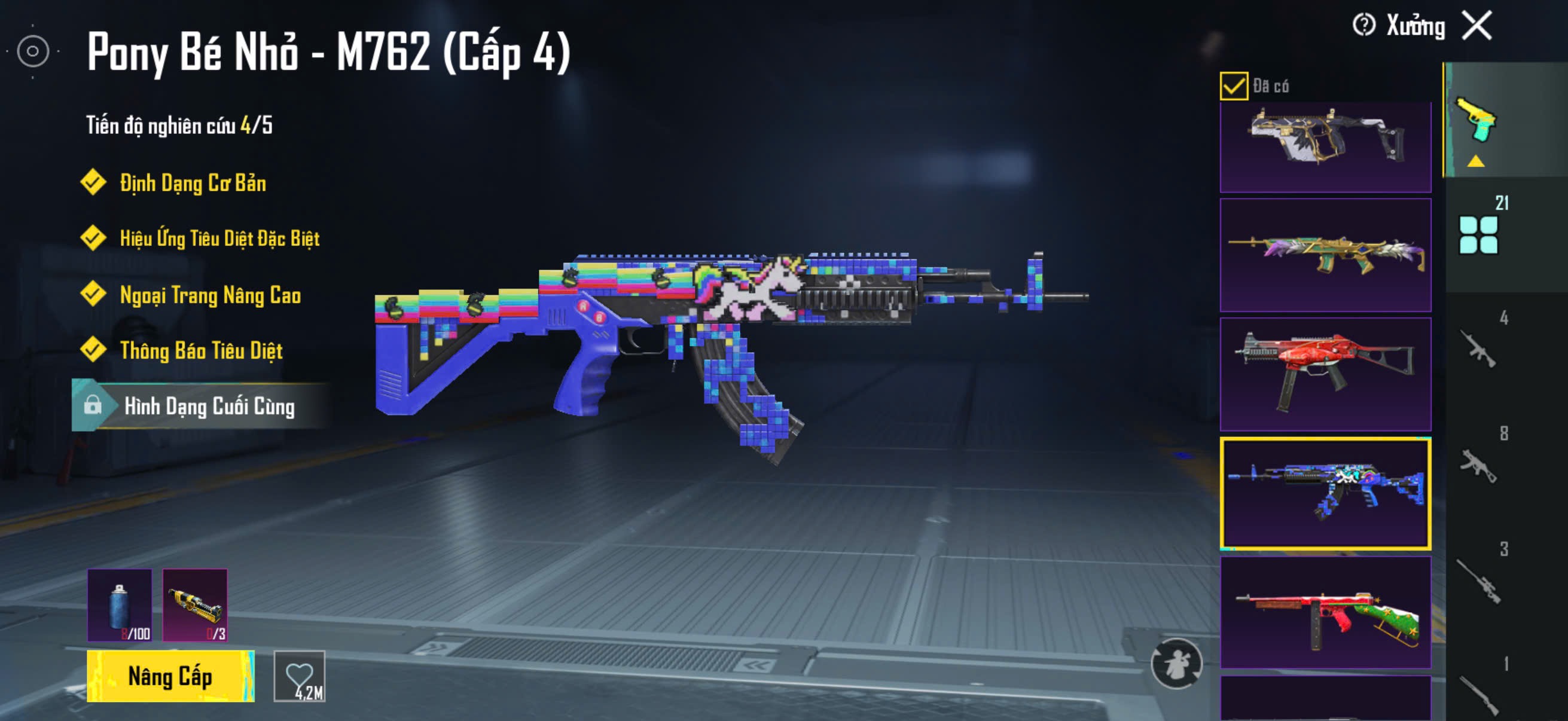Viewport: 1568px width, 721px height.
Task: Choose the red UMP skin thumbnail
Action: (x=1325, y=374)
